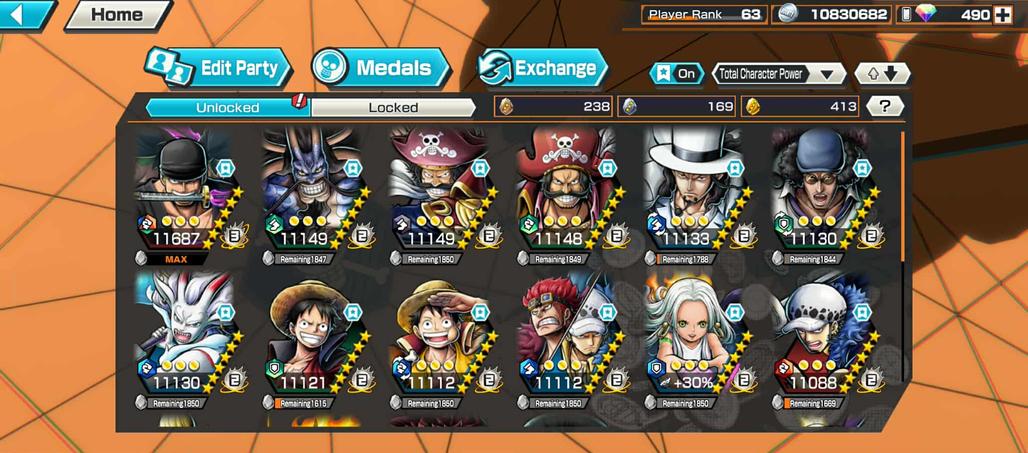Open the Edit Party screen
The image size is (1028, 453).
218,68
